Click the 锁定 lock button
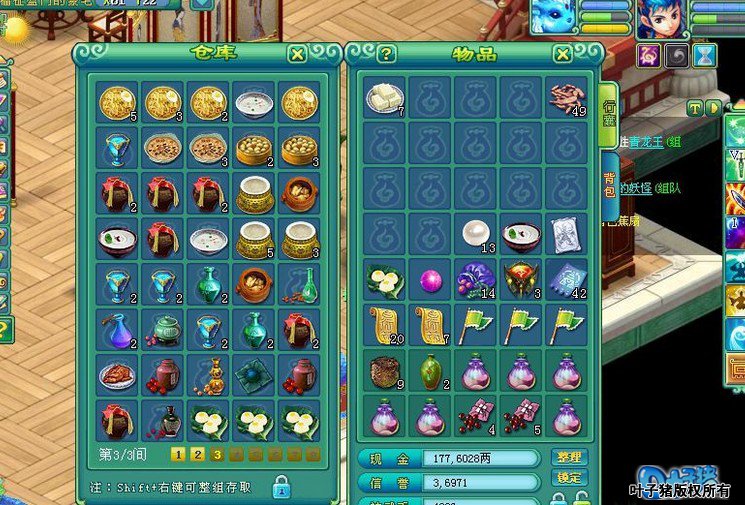 click(x=567, y=478)
